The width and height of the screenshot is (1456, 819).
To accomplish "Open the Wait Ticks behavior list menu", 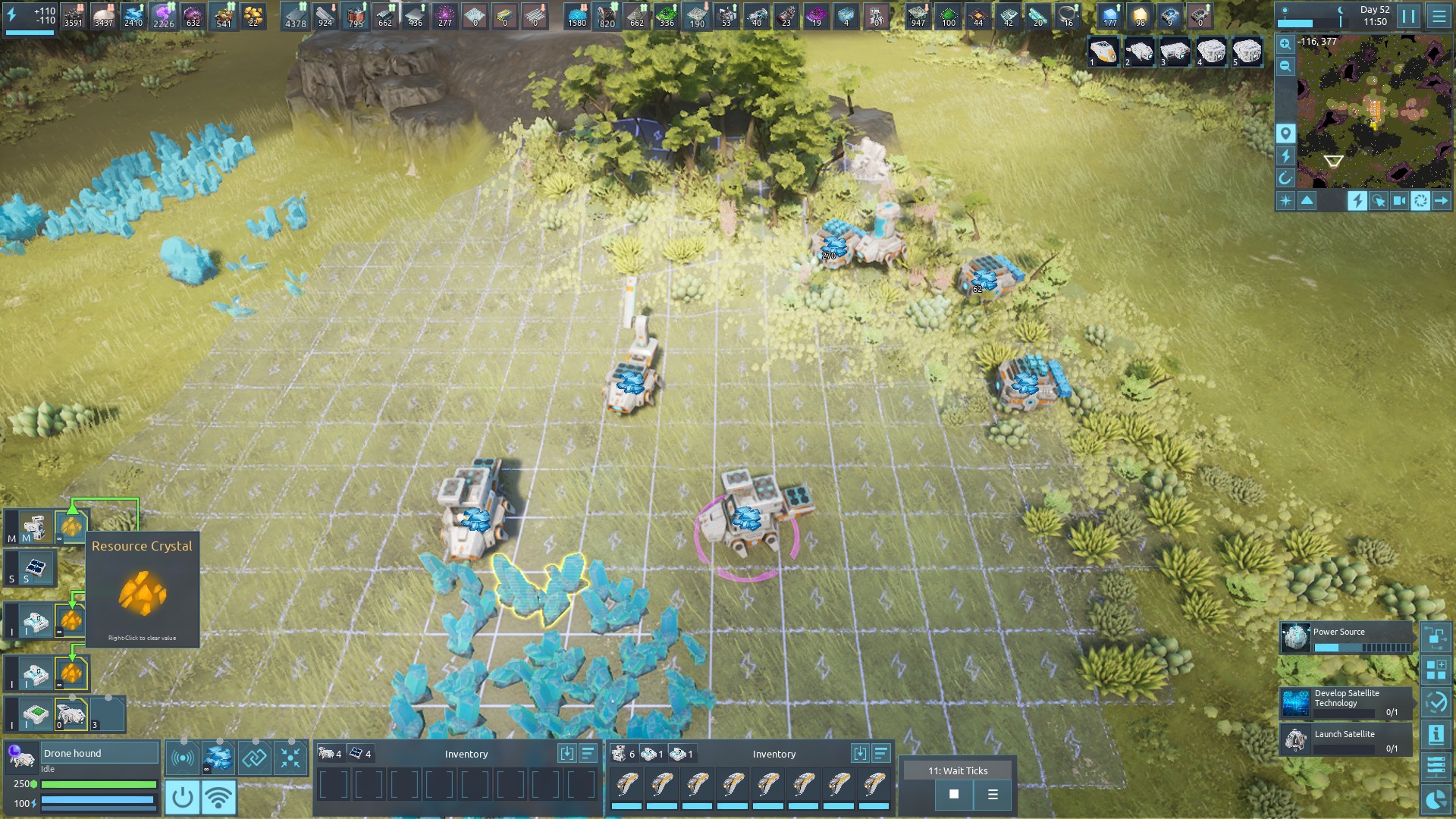I will 993,794.
